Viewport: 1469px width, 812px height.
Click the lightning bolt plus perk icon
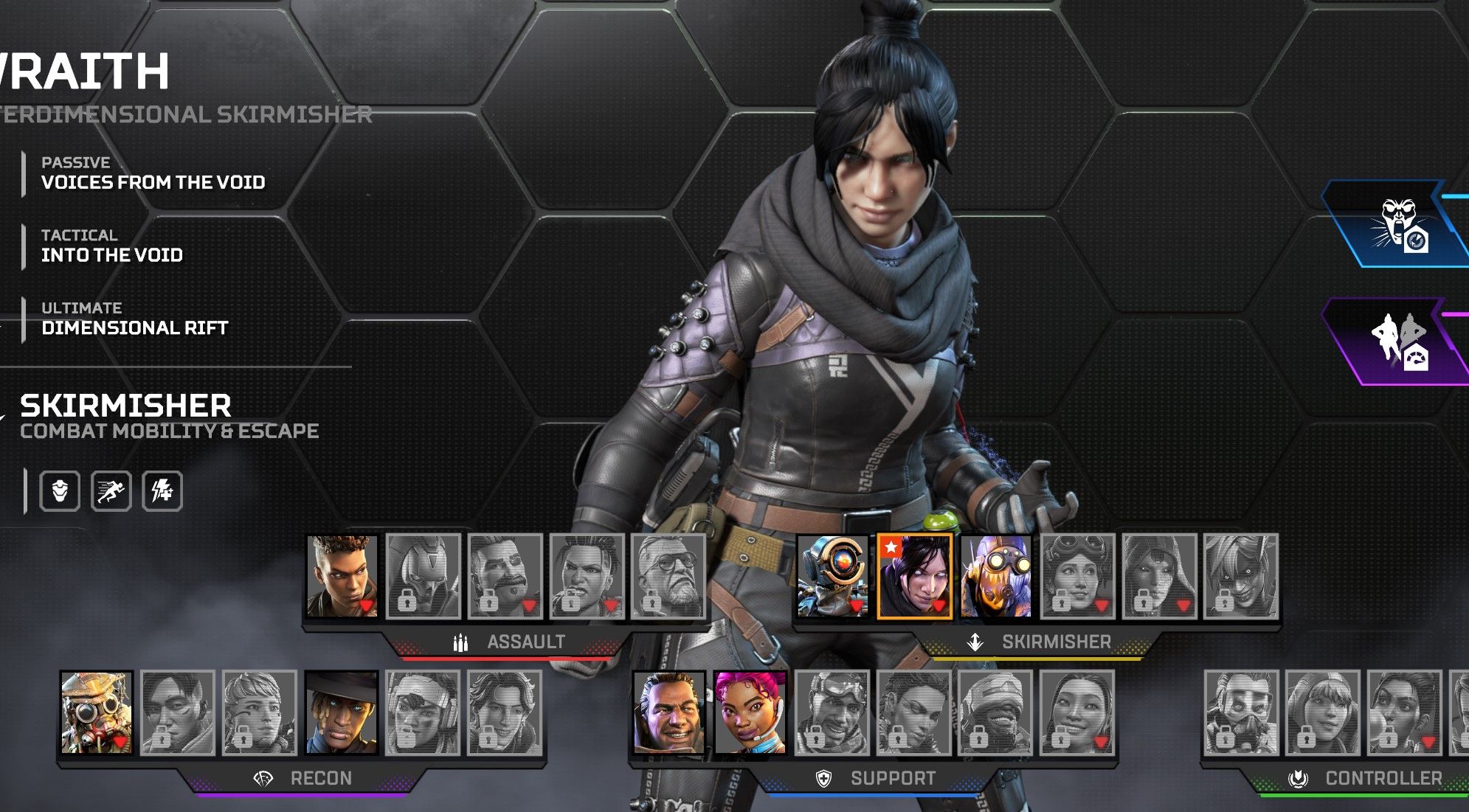point(162,490)
